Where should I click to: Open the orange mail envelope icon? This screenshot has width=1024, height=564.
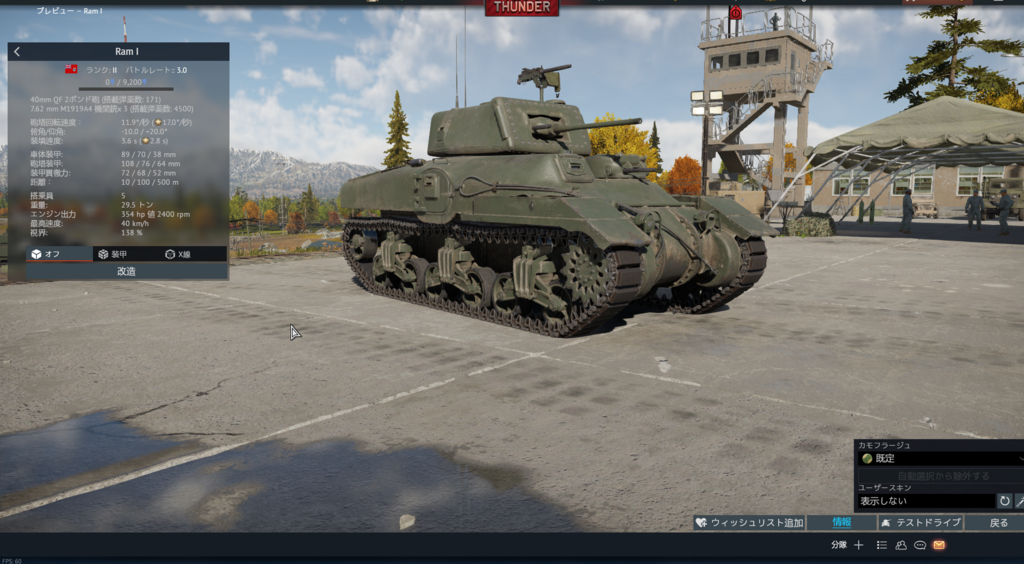[x=939, y=545]
